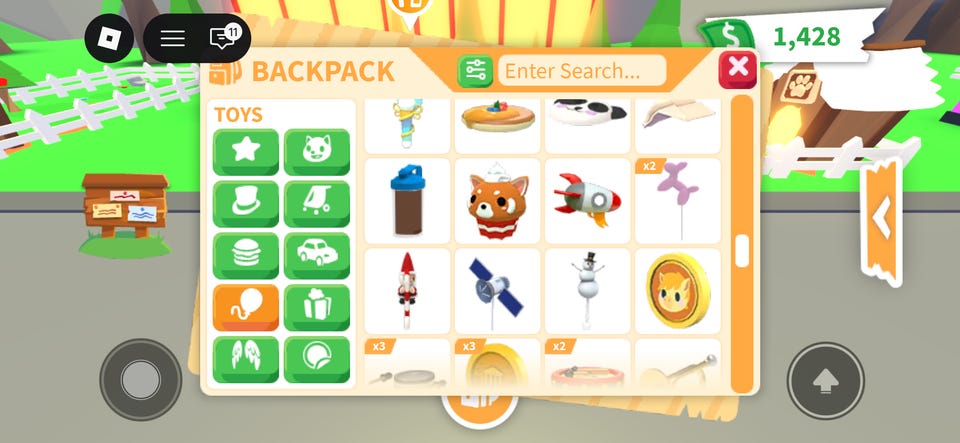Select the tennis ball category tab
The height and width of the screenshot is (443, 960).
(x=317, y=359)
